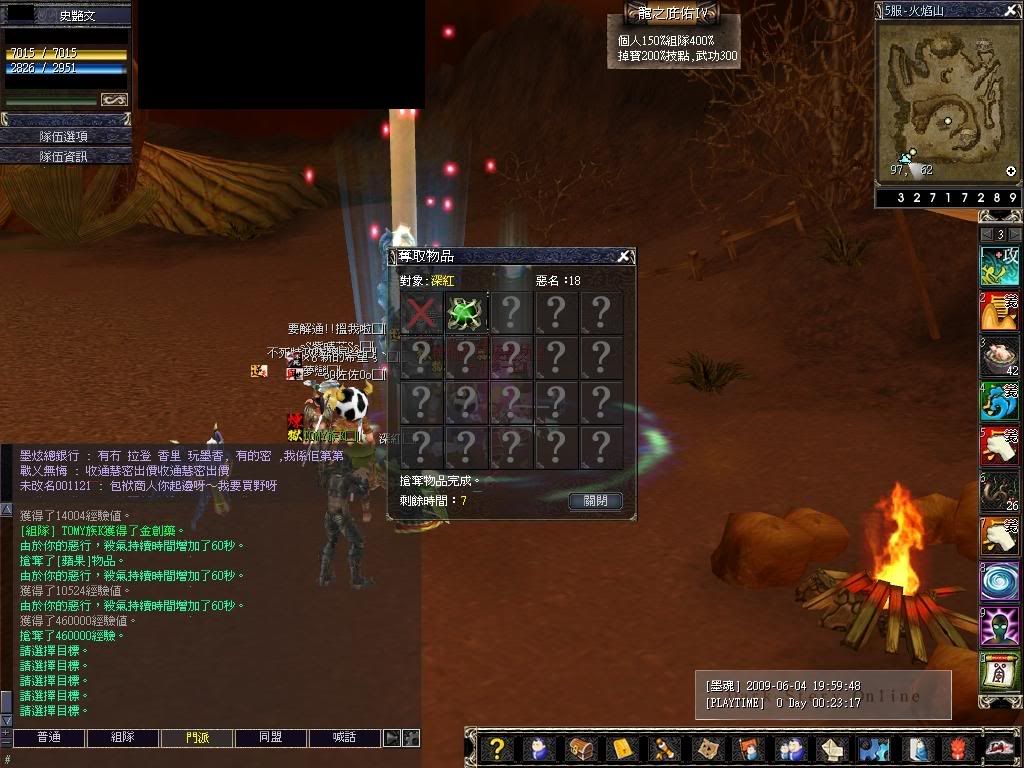Screen dimensions: 1024x768
Task: Use the green scroll item in hotbar
Action: coord(999,673)
